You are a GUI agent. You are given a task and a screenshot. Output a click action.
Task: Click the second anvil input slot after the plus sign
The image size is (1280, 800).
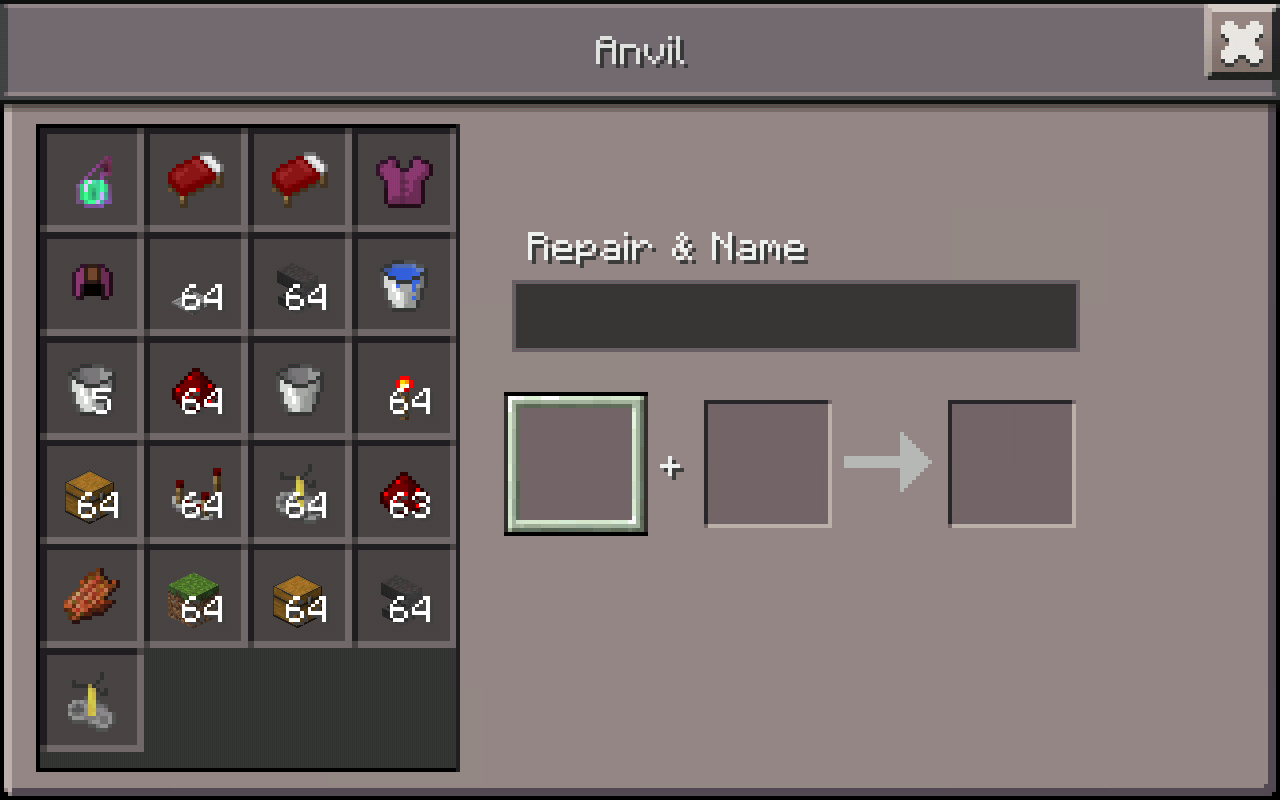click(768, 465)
